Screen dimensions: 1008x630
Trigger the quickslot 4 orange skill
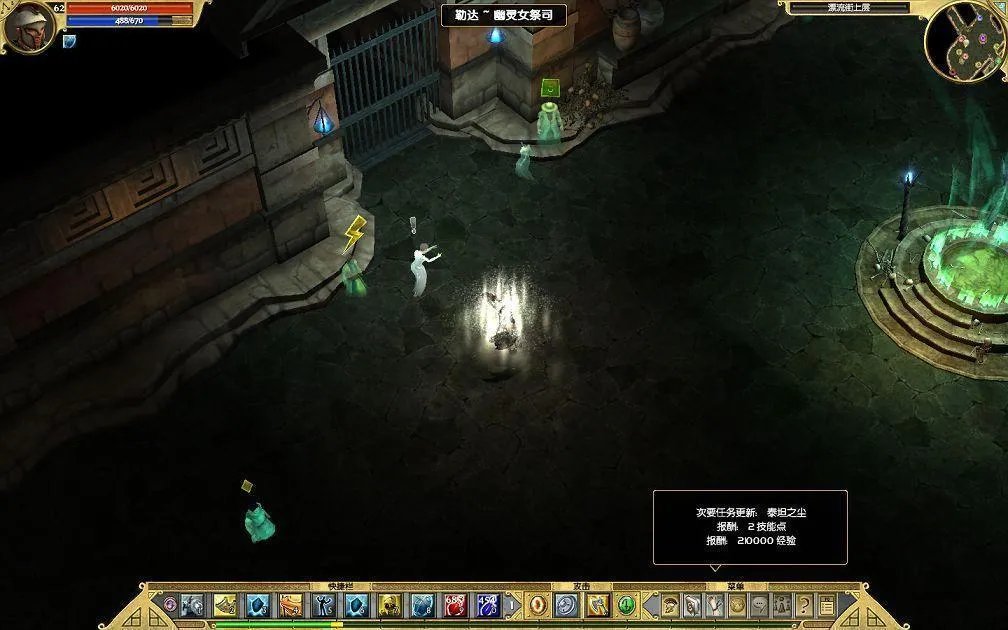point(290,605)
